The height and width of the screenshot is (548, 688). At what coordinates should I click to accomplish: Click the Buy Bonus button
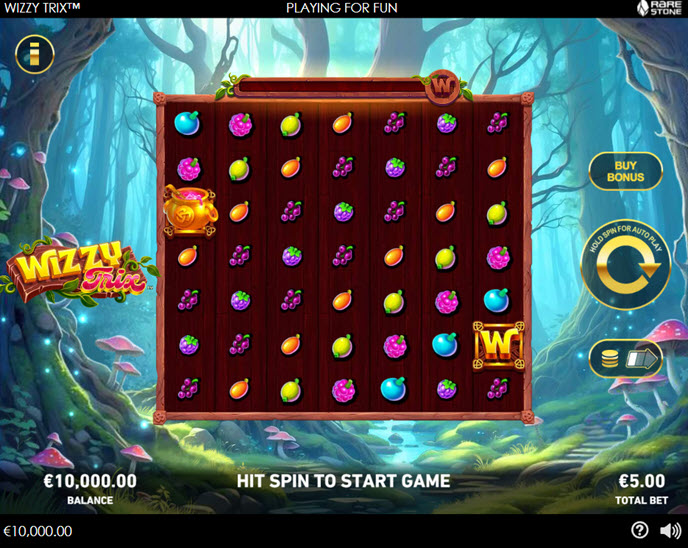[625, 171]
